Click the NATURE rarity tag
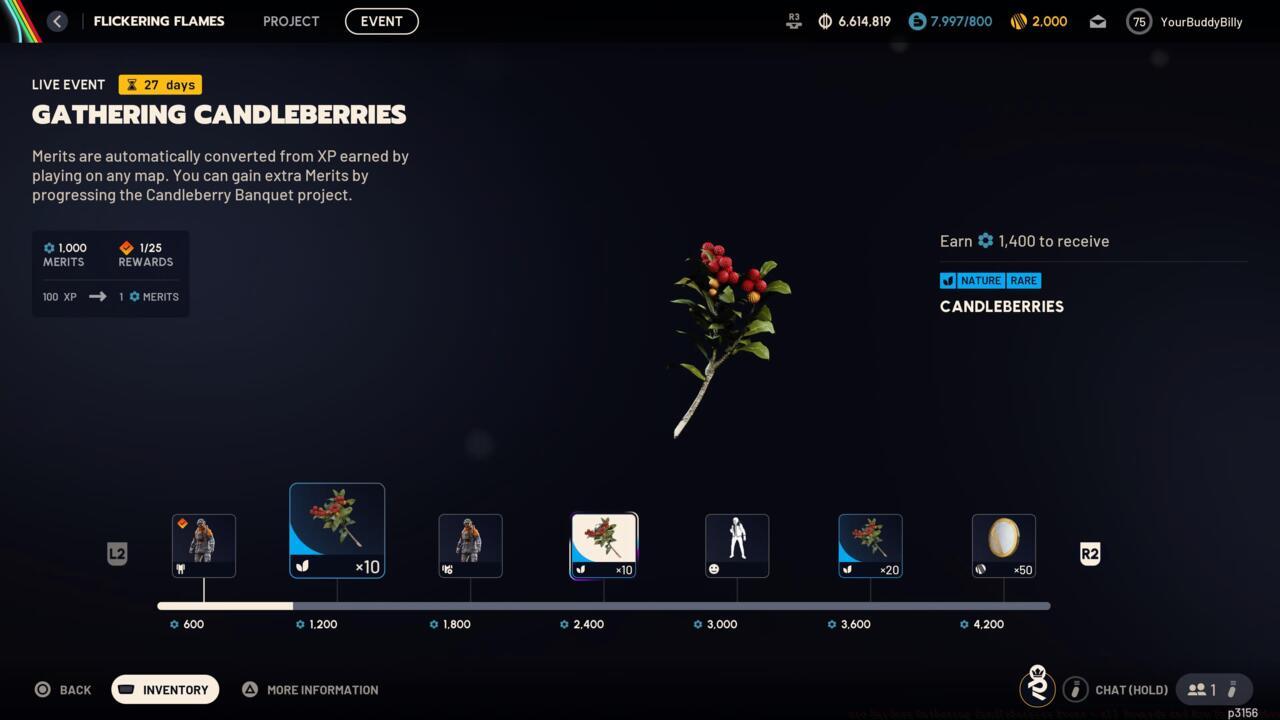Image resolution: width=1280 pixels, height=720 pixels. coord(979,280)
